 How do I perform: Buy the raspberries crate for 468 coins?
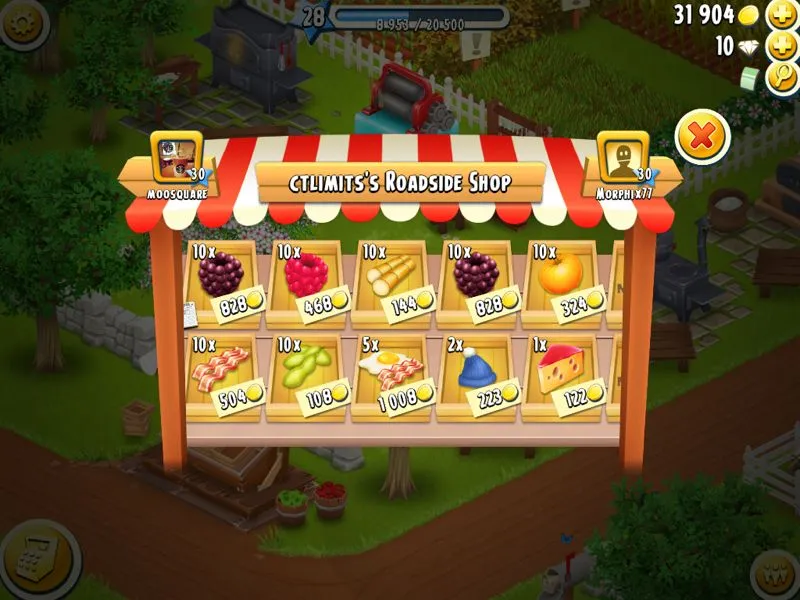click(x=310, y=282)
